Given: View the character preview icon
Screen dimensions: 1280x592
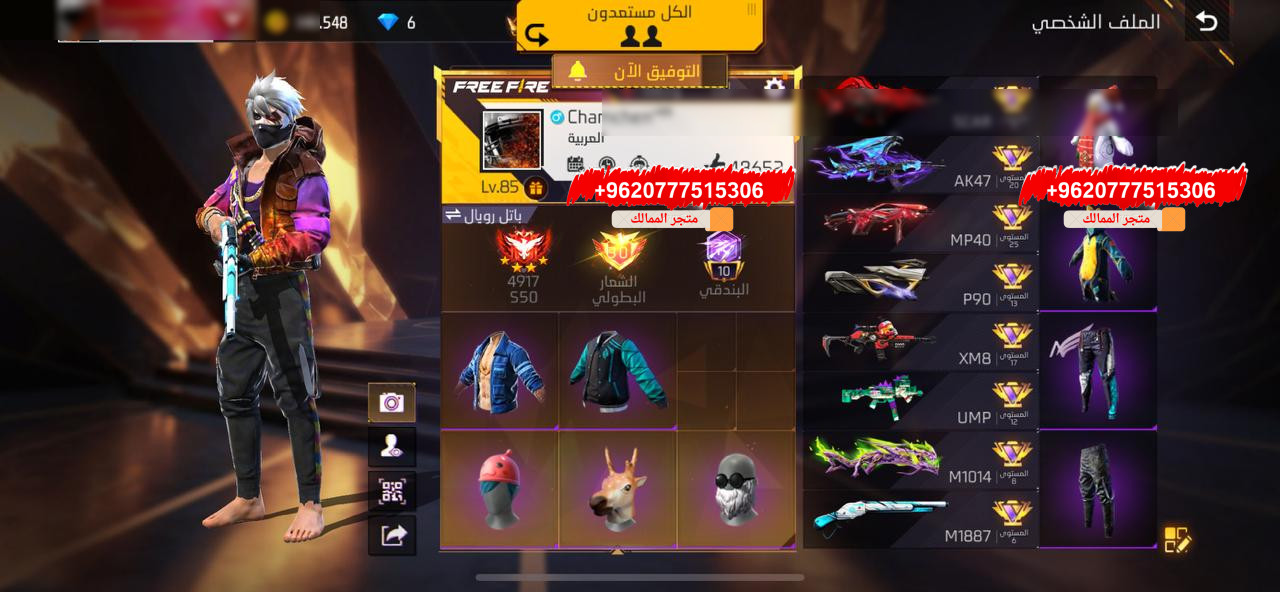Looking at the screenshot, I should [x=392, y=447].
